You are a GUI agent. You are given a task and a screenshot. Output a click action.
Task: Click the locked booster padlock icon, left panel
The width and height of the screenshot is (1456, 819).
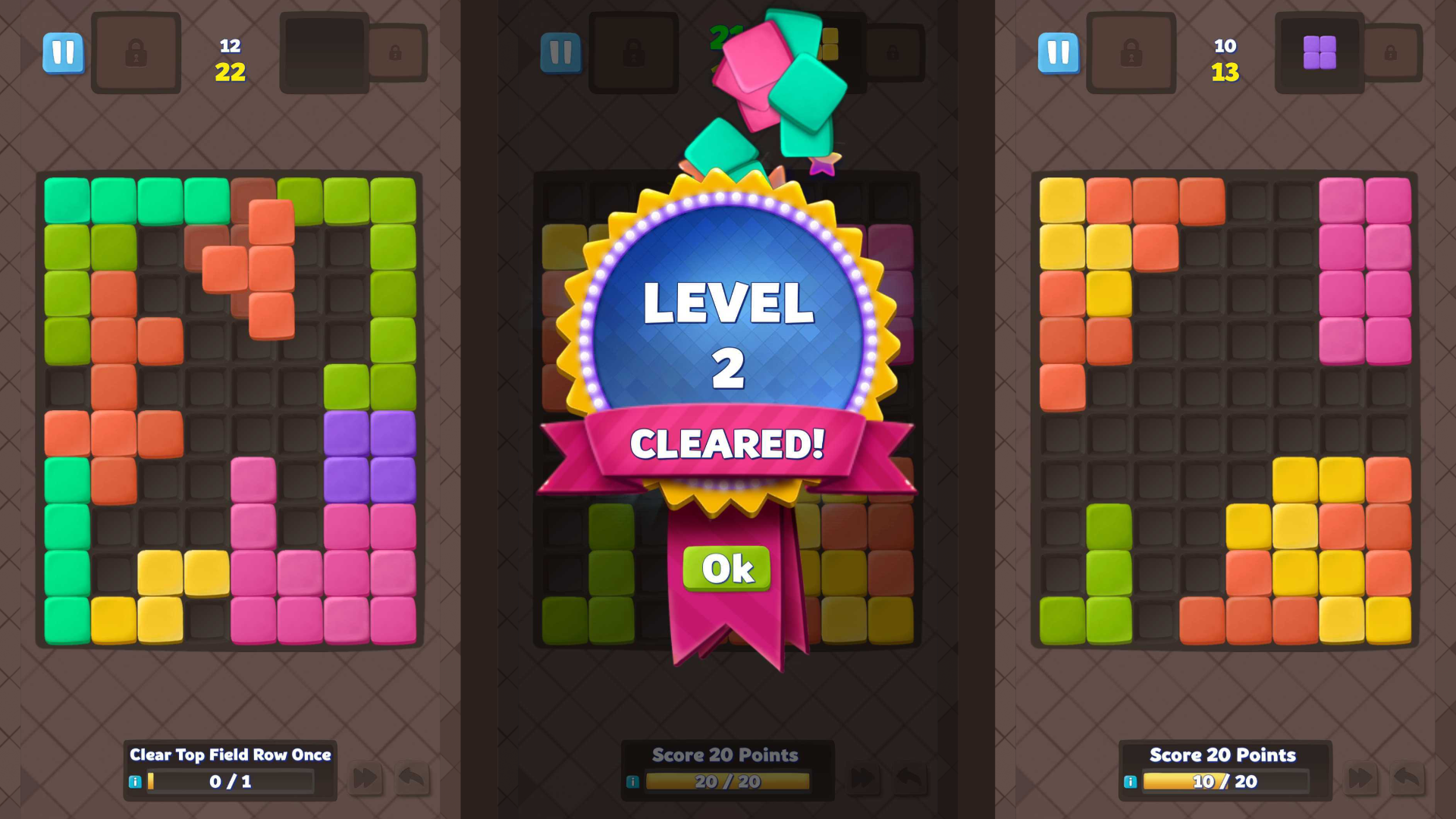click(136, 53)
